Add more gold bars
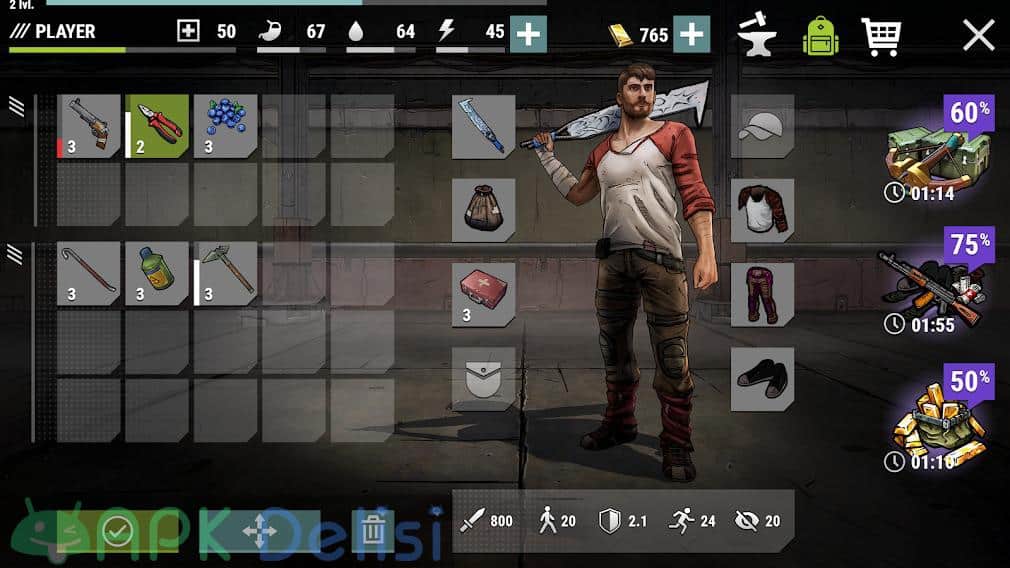Screen dimensions: 1010x568 691,35
